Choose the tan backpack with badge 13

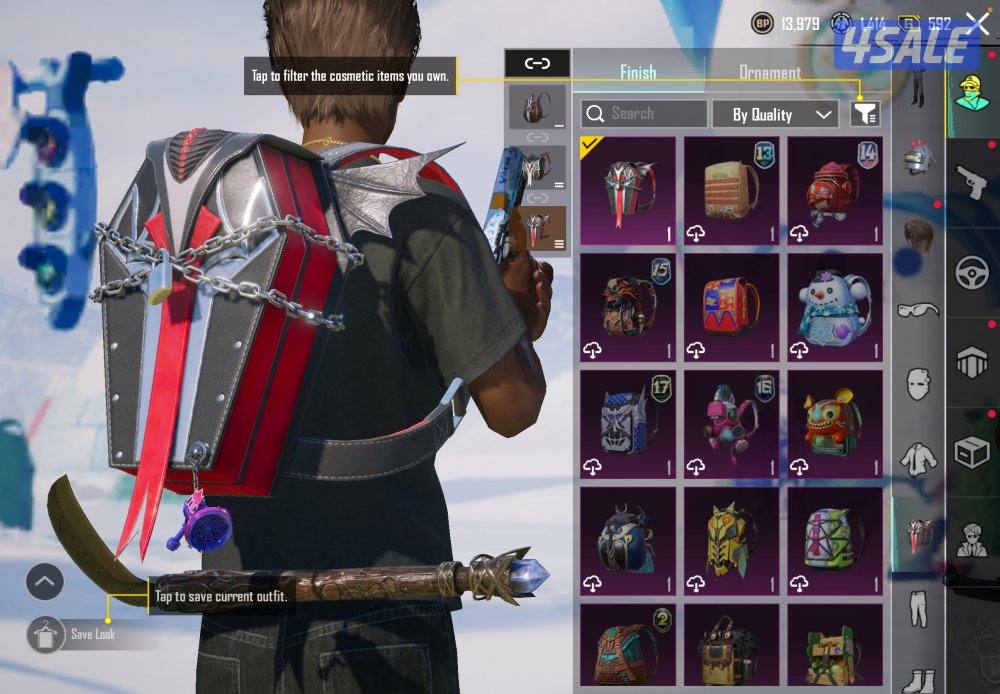731,191
